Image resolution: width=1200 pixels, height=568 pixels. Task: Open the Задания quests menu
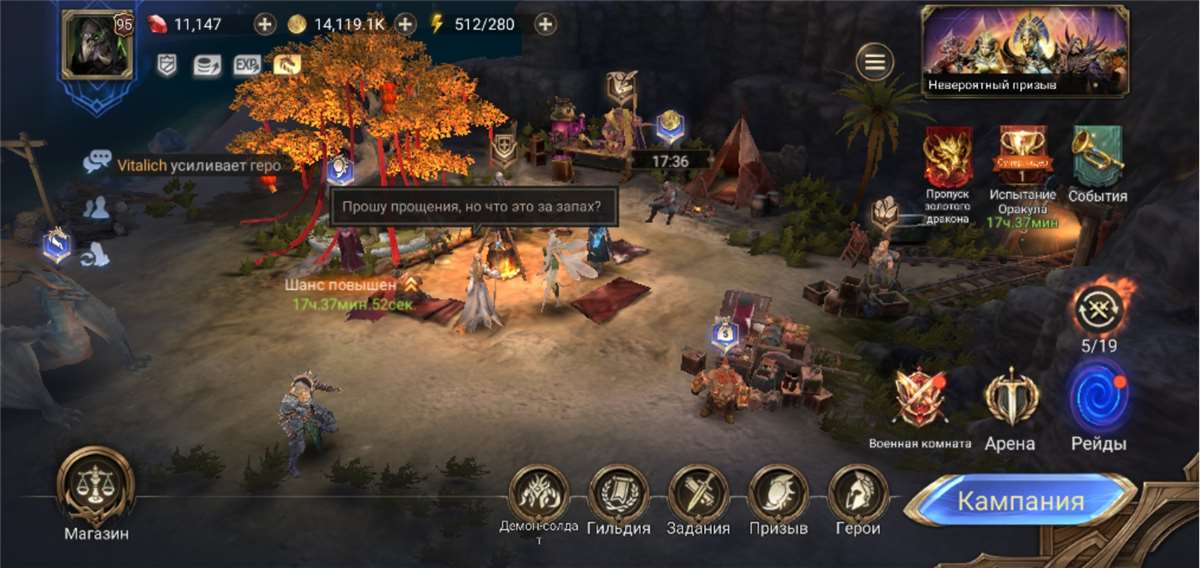[699, 494]
